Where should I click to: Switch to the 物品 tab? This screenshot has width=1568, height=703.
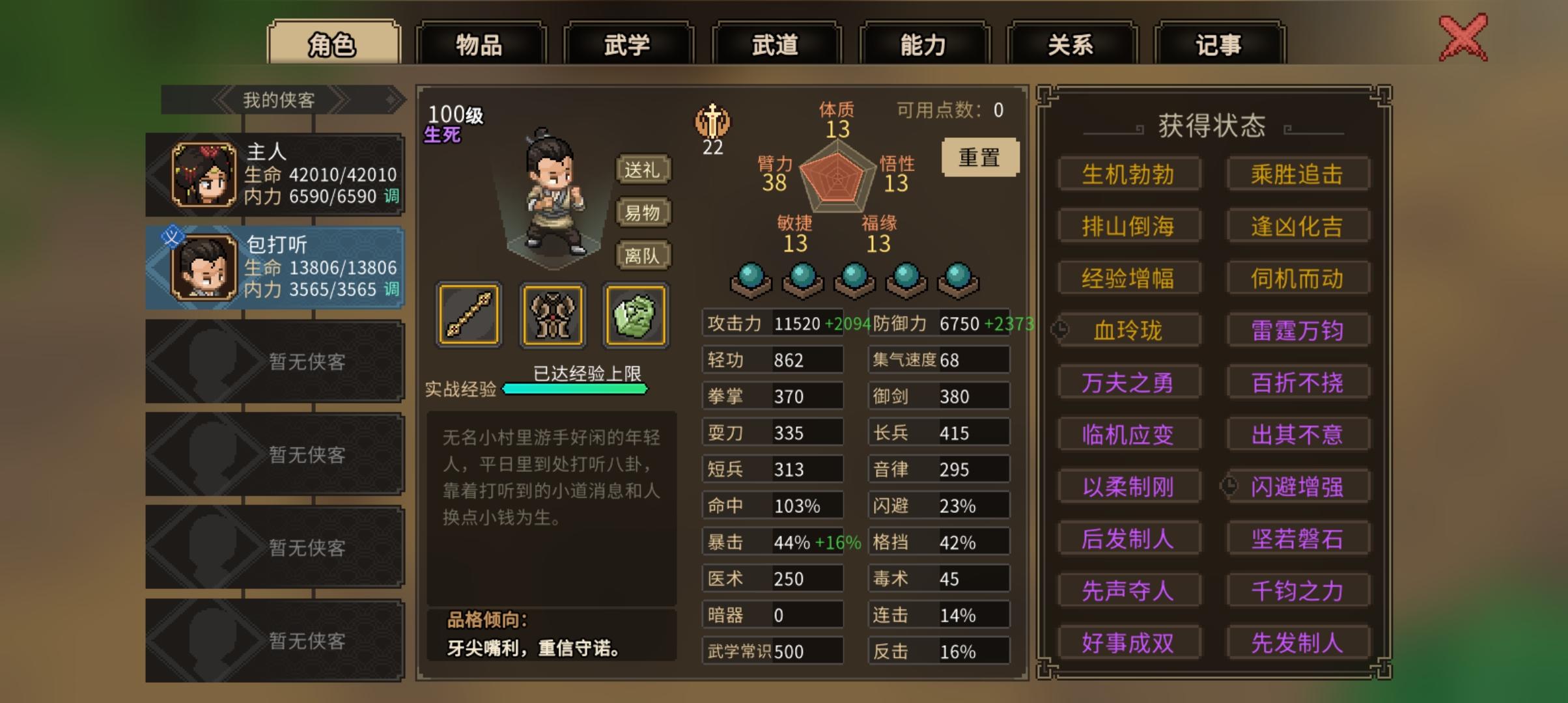[480, 44]
